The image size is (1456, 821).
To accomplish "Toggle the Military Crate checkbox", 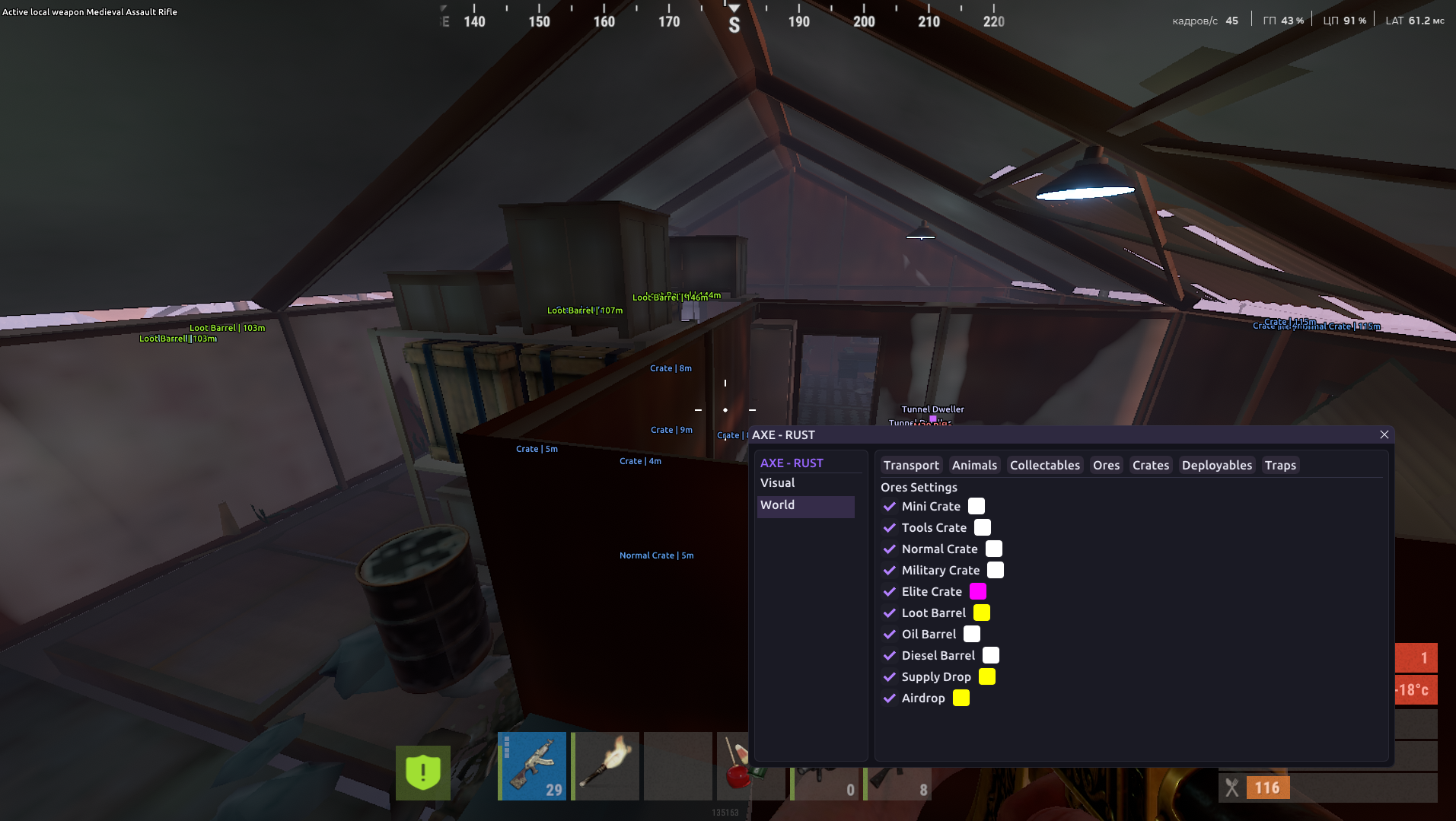I will click(x=890, y=571).
